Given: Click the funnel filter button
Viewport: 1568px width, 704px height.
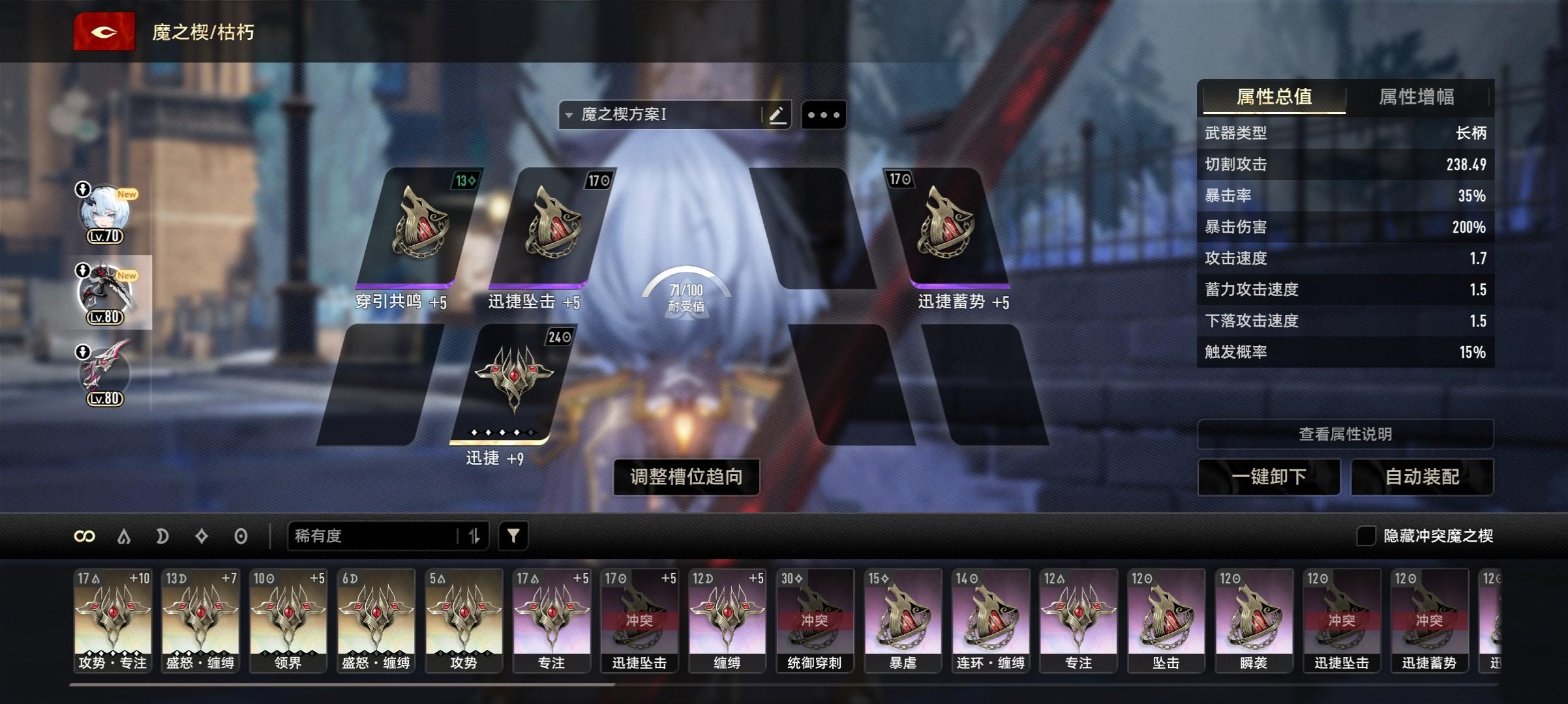Looking at the screenshot, I should click(513, 536).
